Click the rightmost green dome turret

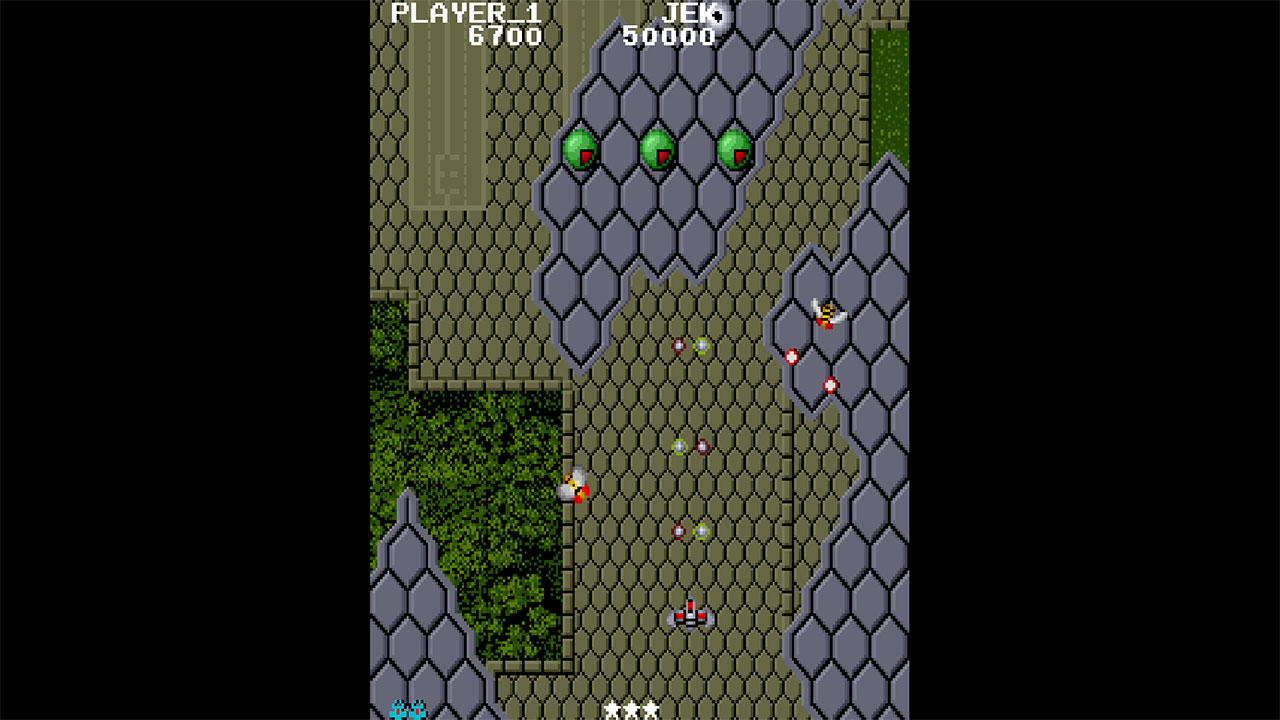733,148
